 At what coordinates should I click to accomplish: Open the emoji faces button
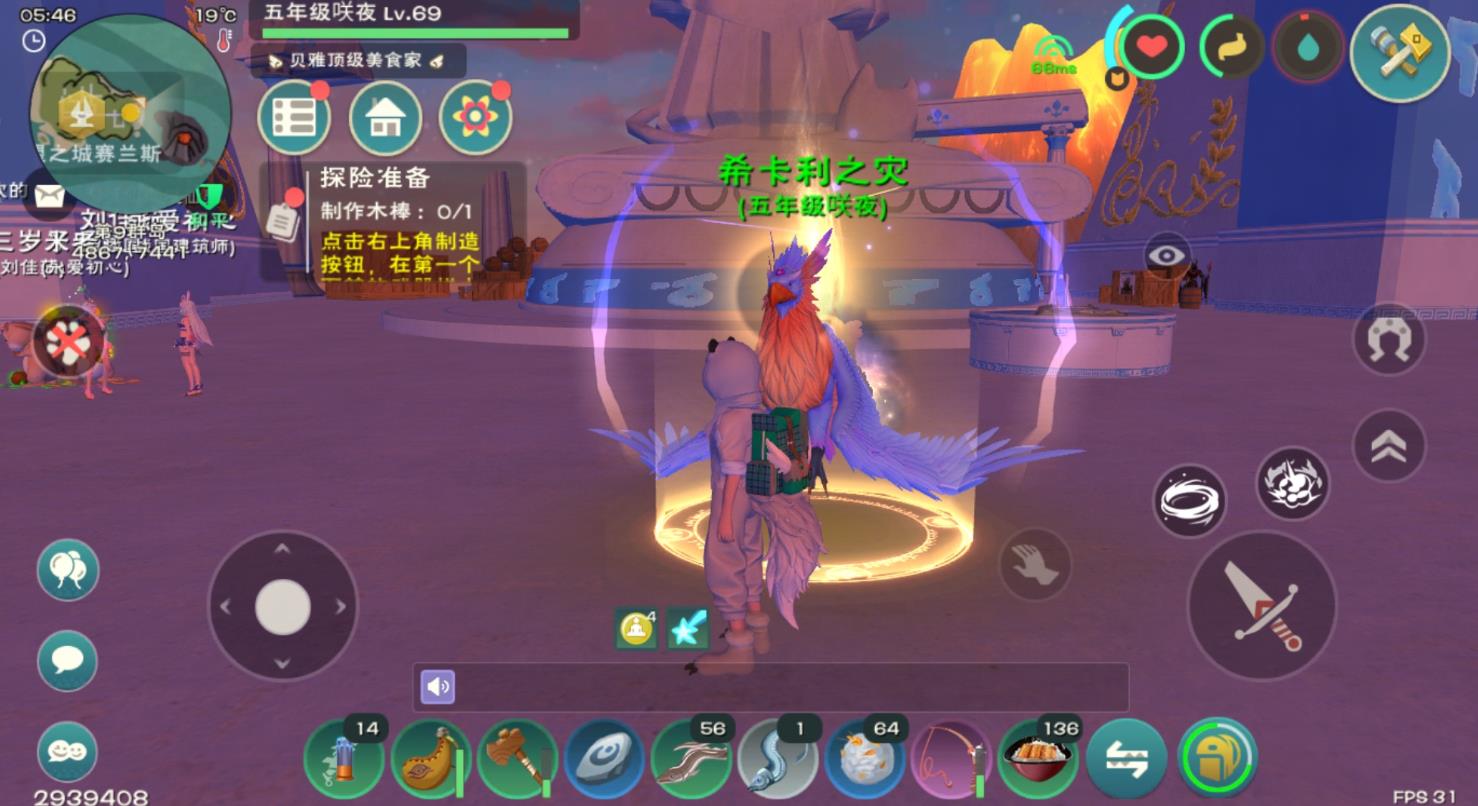[x=67, y=751]
